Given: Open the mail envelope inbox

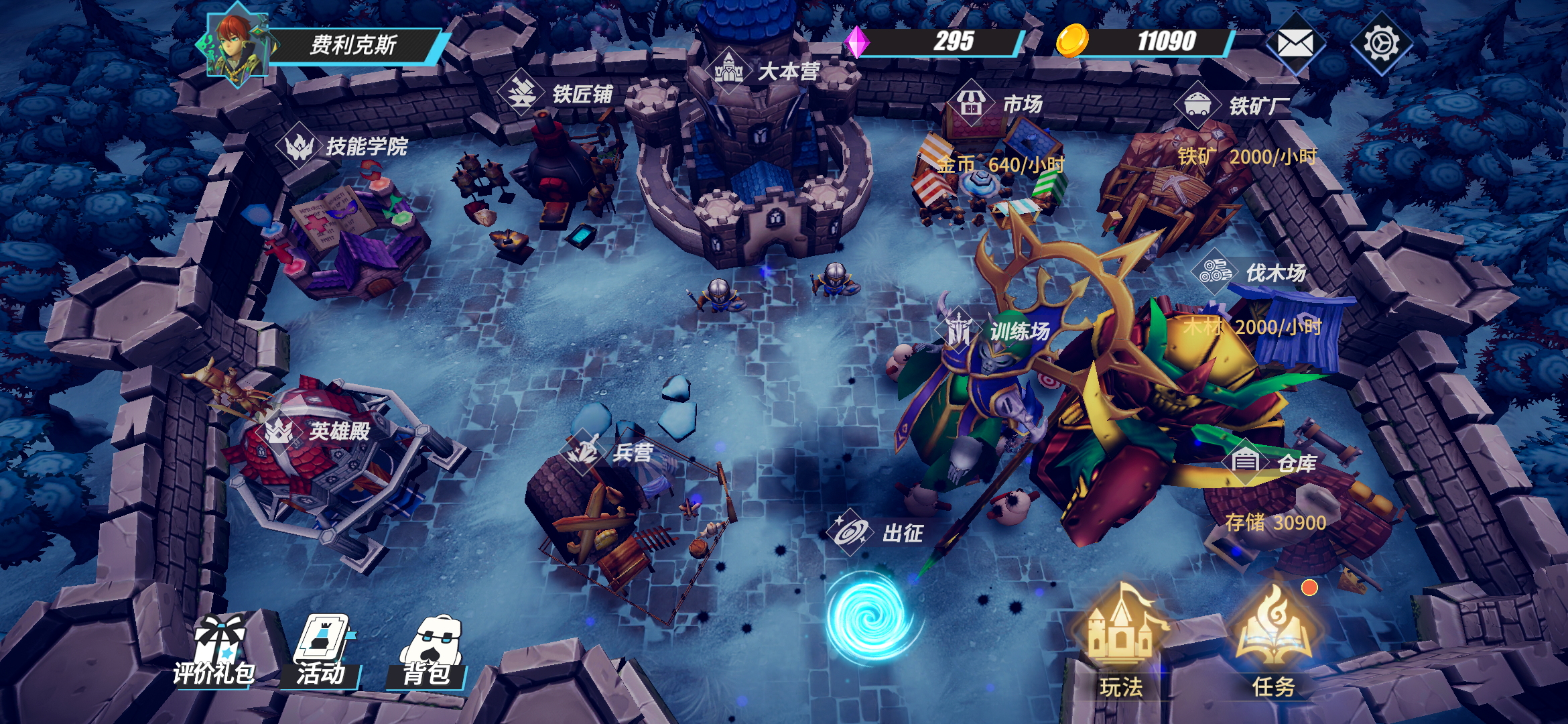Looking at the screenshot, I should click(x=1295, y=44).
